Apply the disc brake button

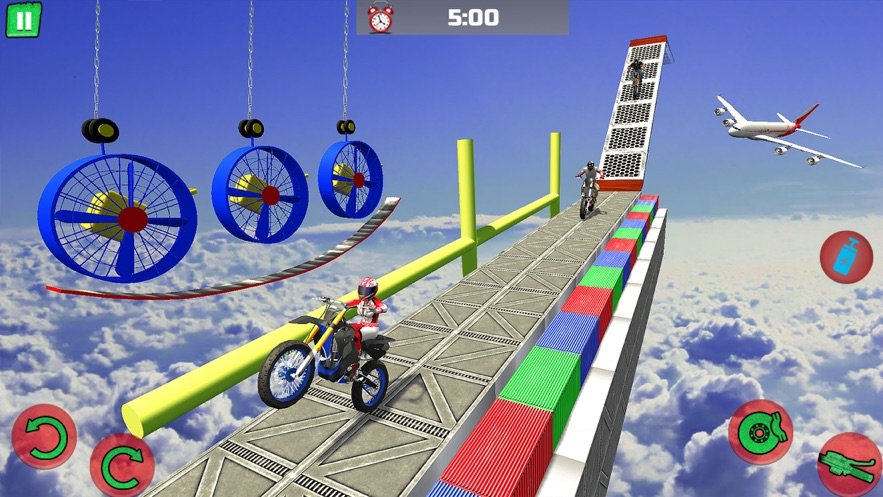[760, 432]
